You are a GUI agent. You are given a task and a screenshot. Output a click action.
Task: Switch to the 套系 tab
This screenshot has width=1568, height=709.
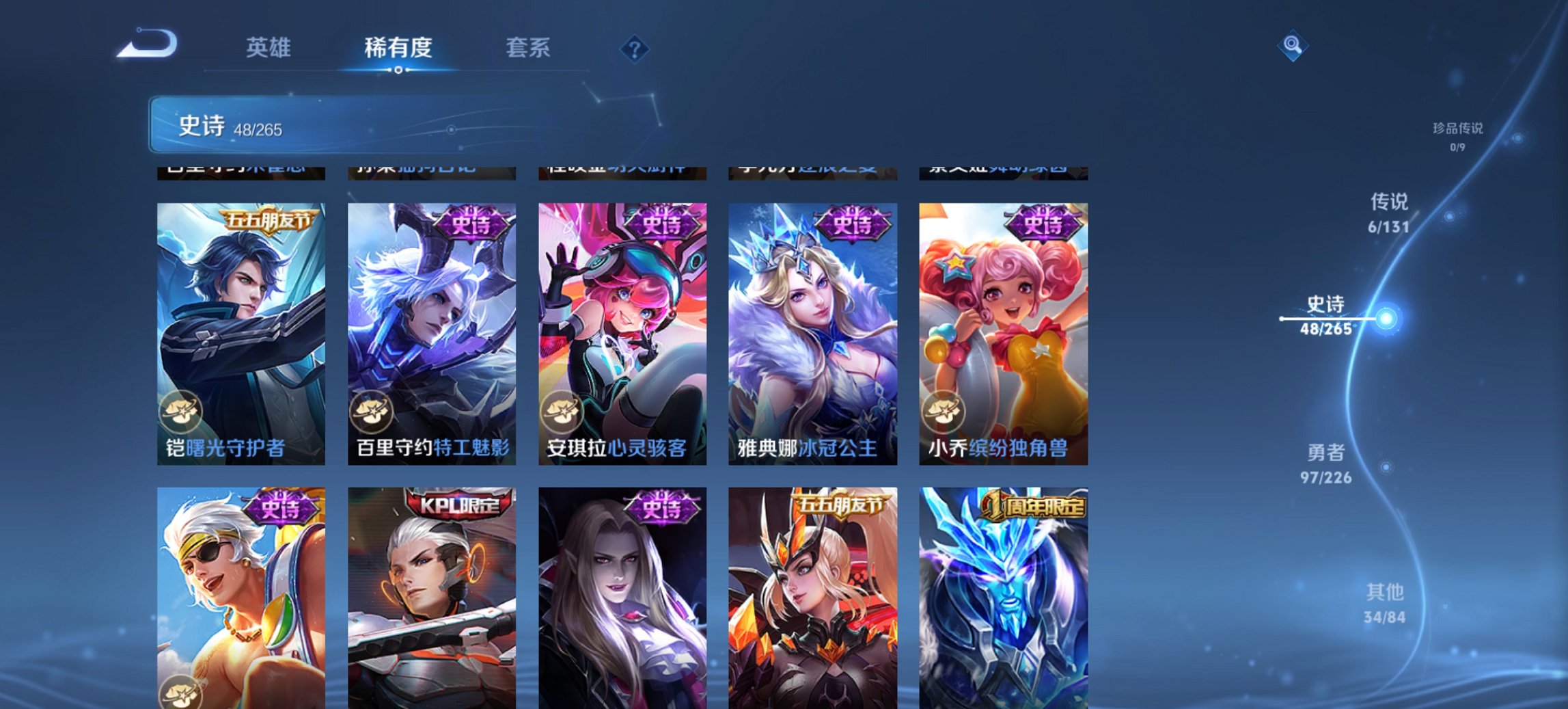529,48
